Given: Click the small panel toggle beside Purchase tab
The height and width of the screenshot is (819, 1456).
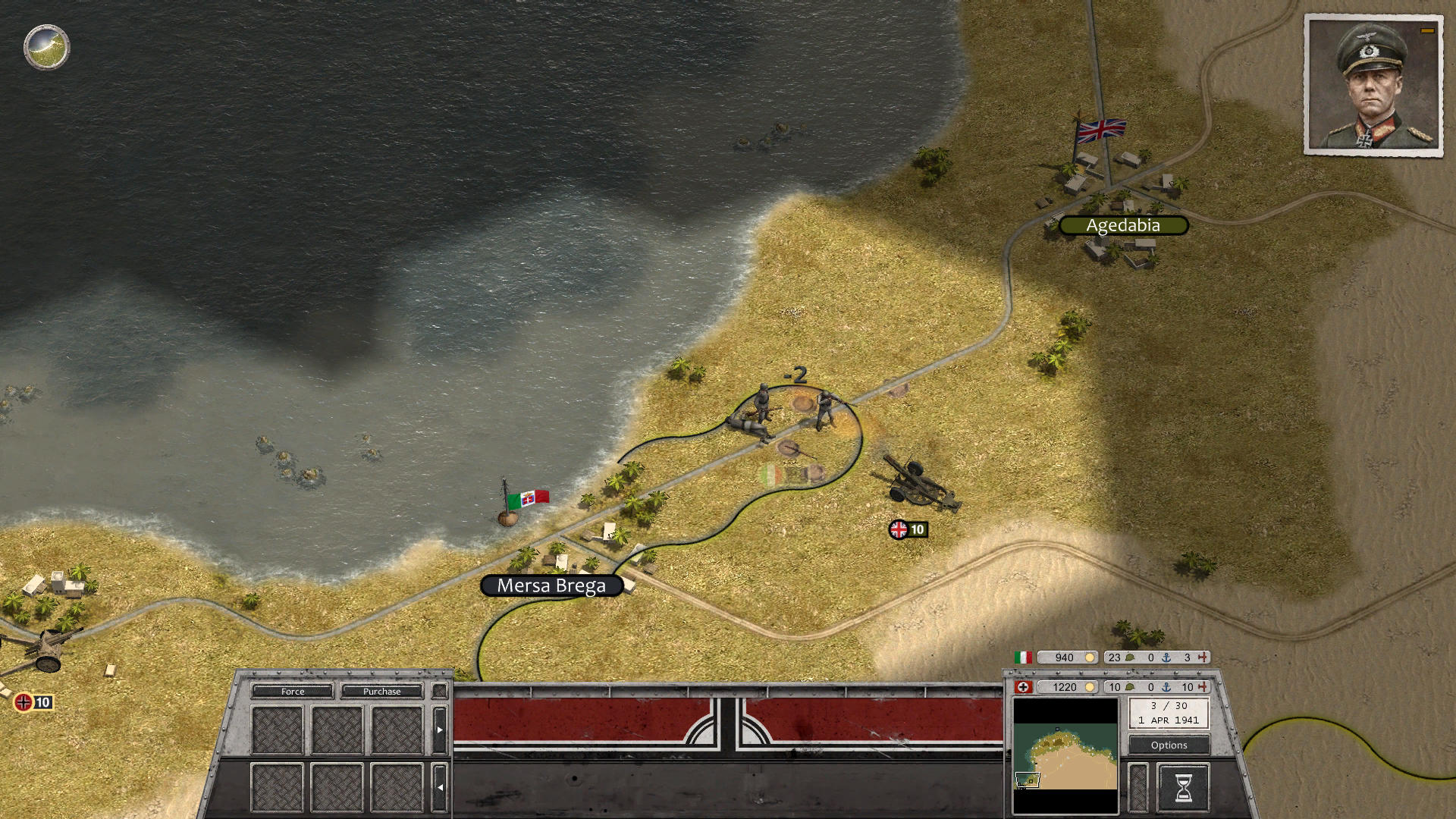Looking at the screenshot, I should pos(440,691).
